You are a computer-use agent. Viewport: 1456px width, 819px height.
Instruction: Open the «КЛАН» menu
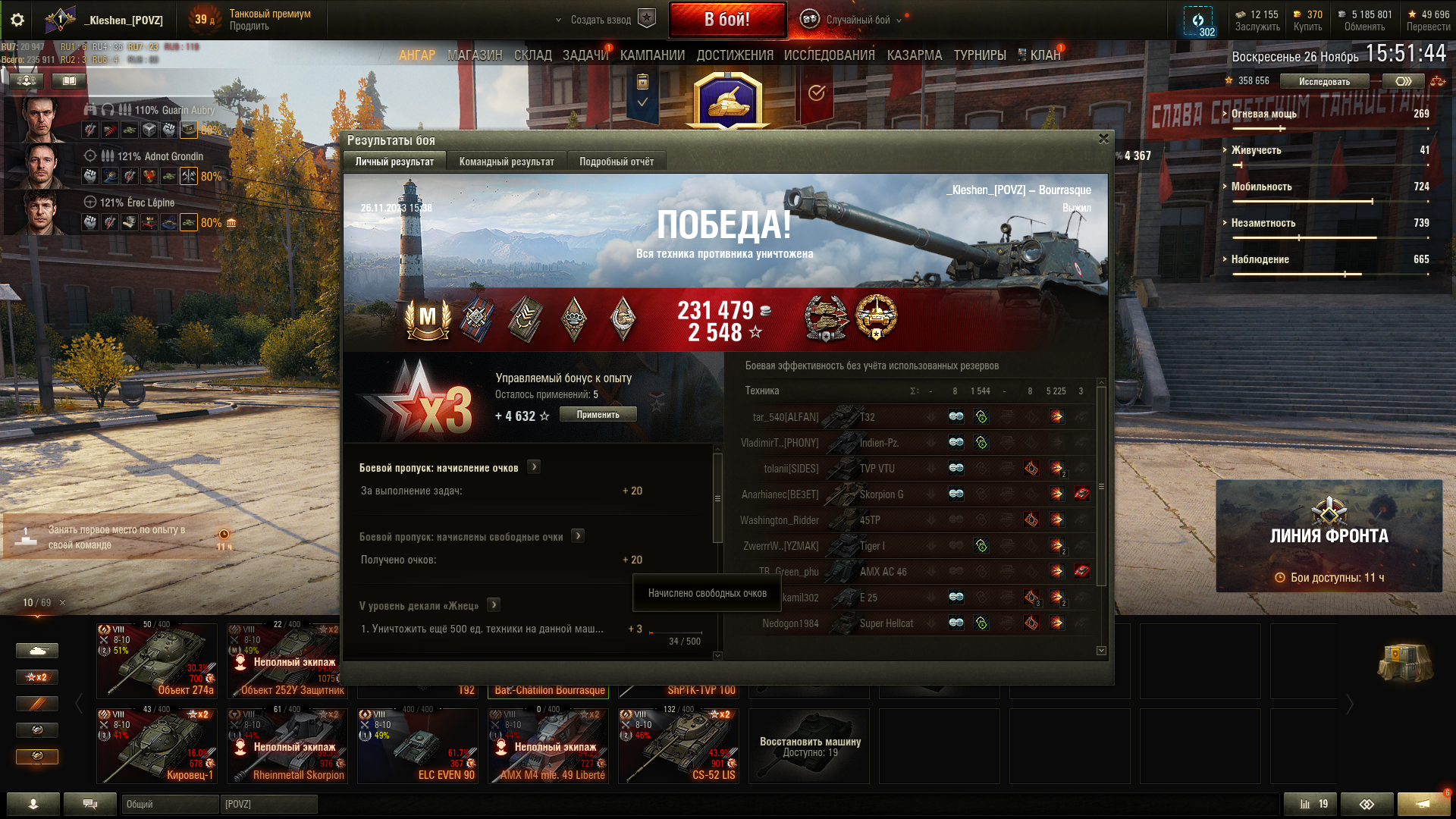[1044, 55]
